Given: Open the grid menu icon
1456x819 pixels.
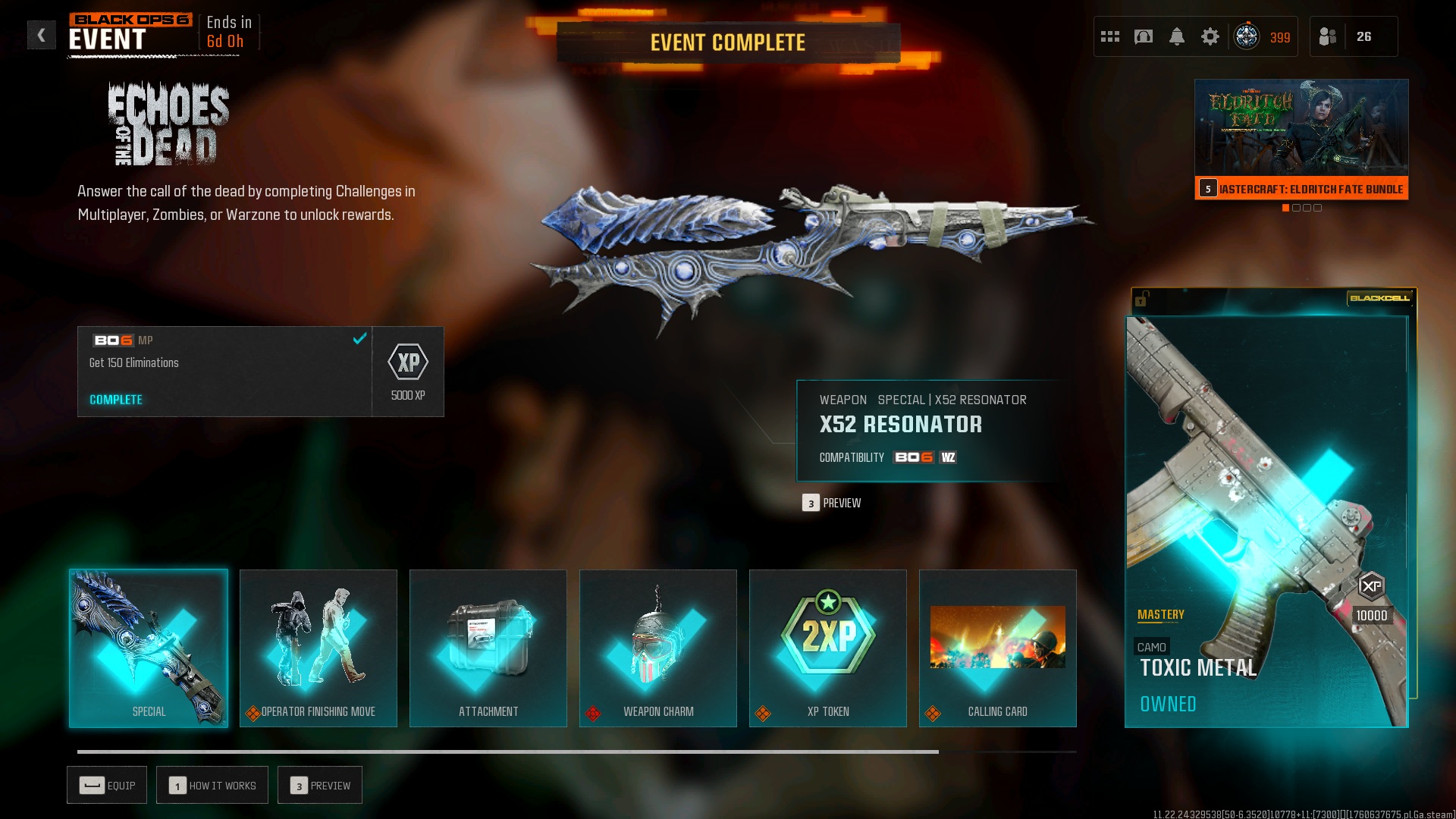Looking at the screenshot, I should pyautogui.click(x=1110, y=36).
